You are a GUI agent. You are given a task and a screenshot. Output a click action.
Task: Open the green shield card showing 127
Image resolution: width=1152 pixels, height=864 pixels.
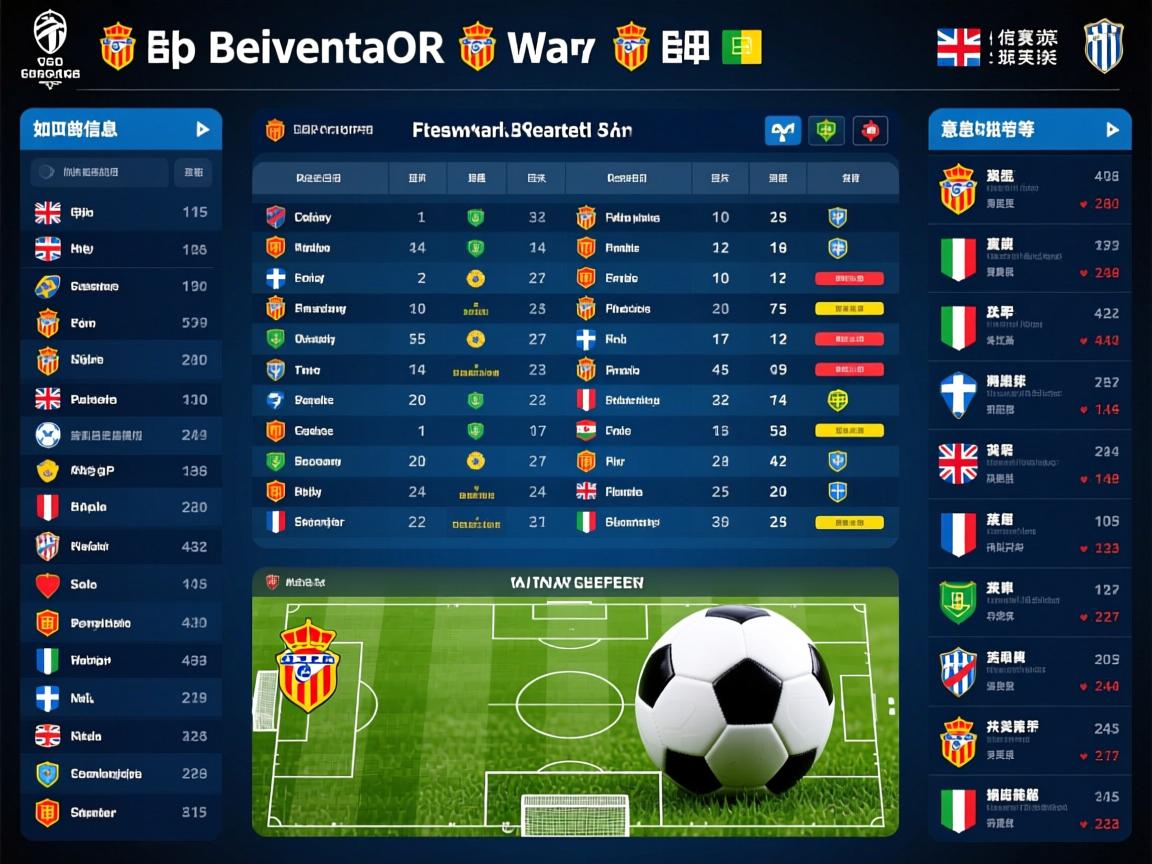(1030, 603)
